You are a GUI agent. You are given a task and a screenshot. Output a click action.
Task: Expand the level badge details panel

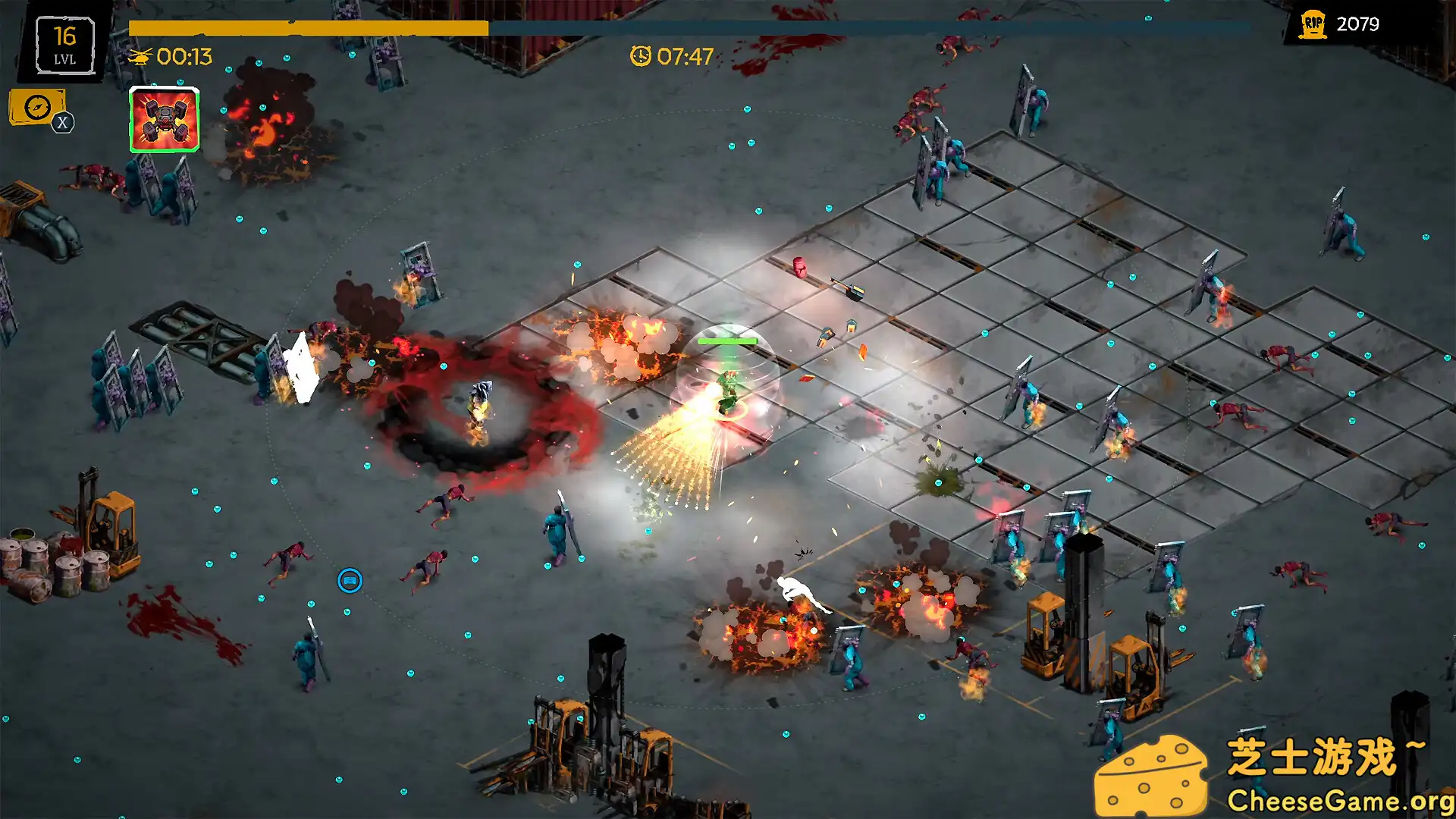pos(66,44)
